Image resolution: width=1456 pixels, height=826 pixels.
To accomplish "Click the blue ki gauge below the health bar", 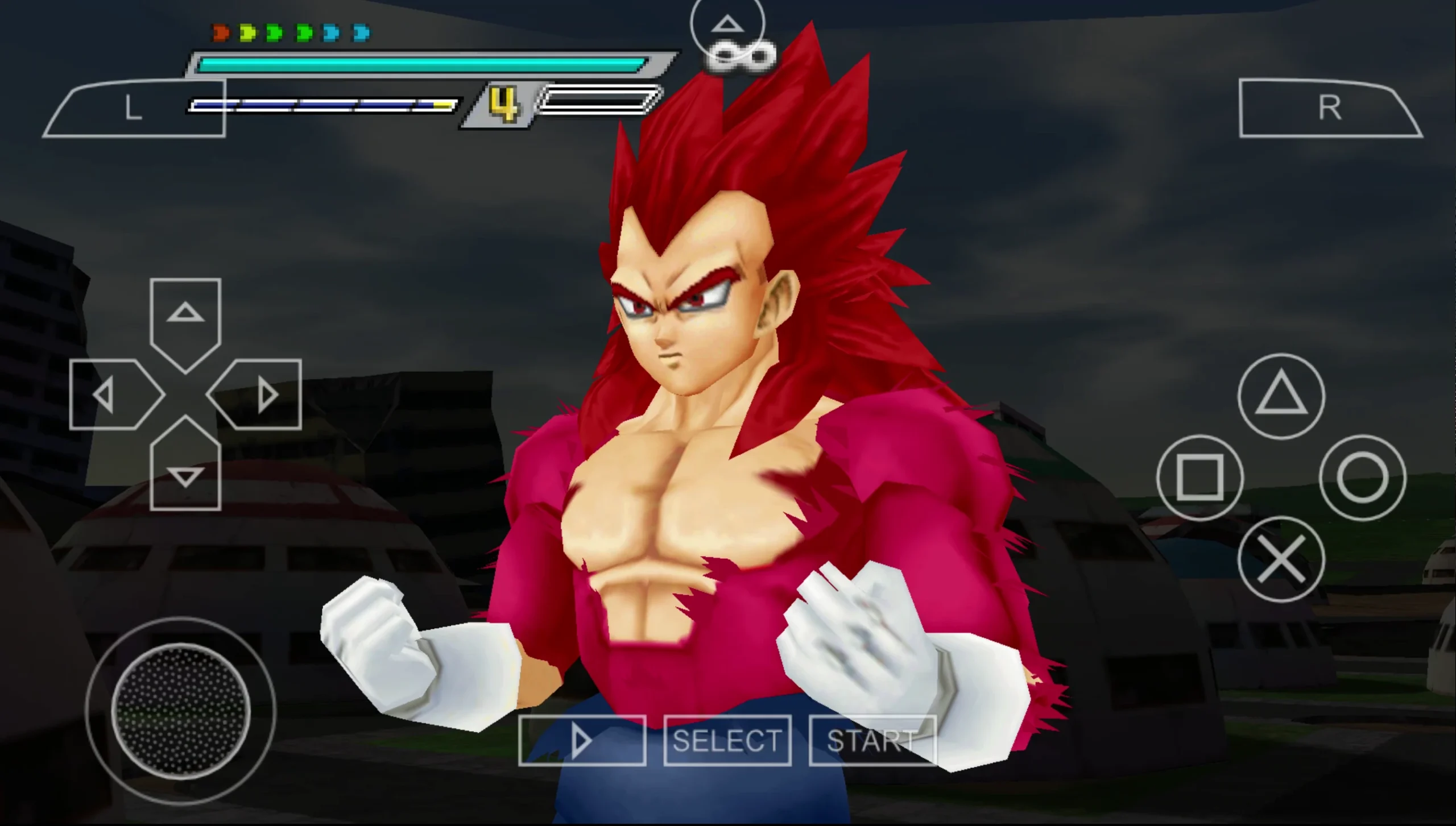I will tap(324, 105).
